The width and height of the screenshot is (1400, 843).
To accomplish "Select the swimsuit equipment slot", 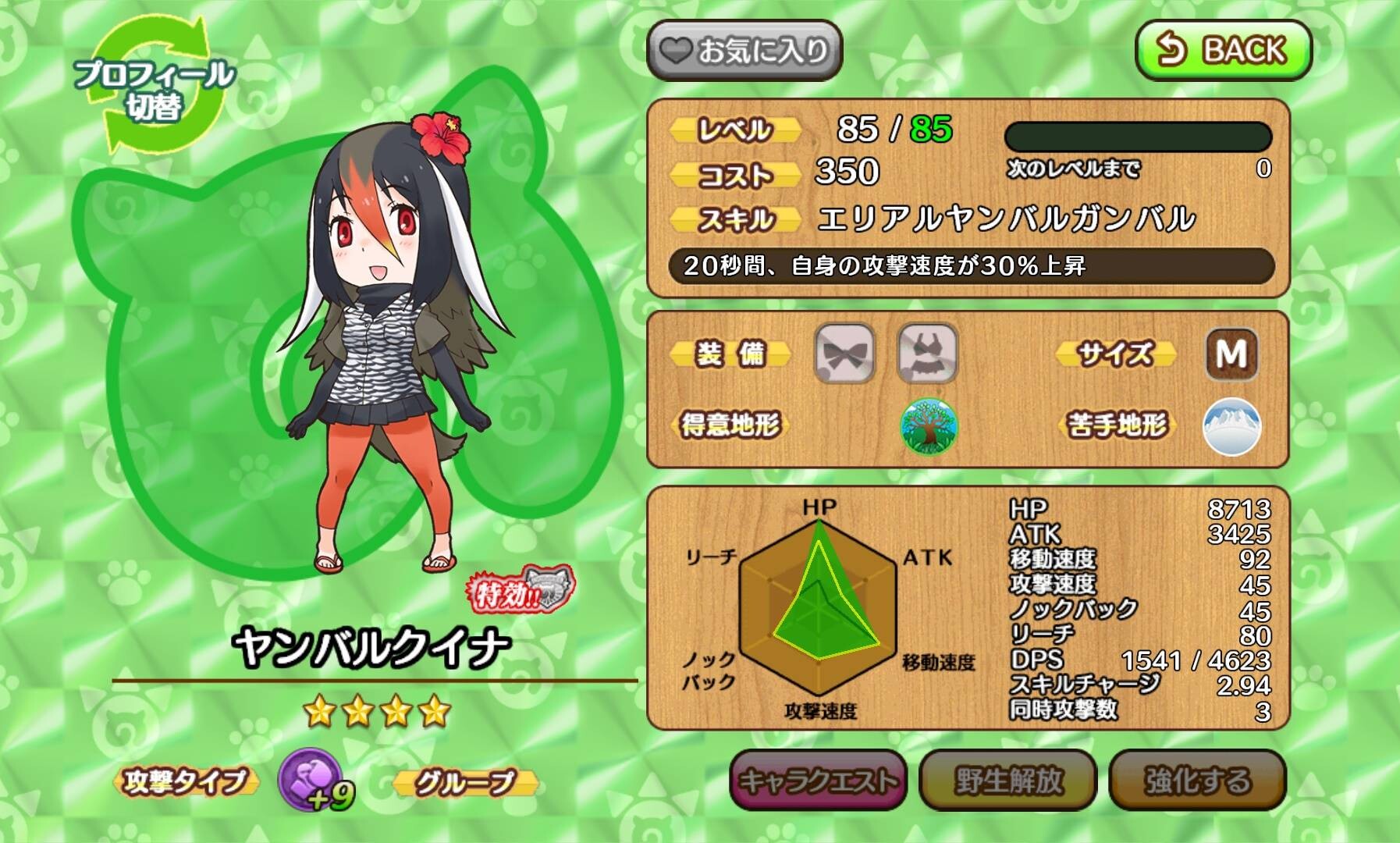I will click(927, 354).
